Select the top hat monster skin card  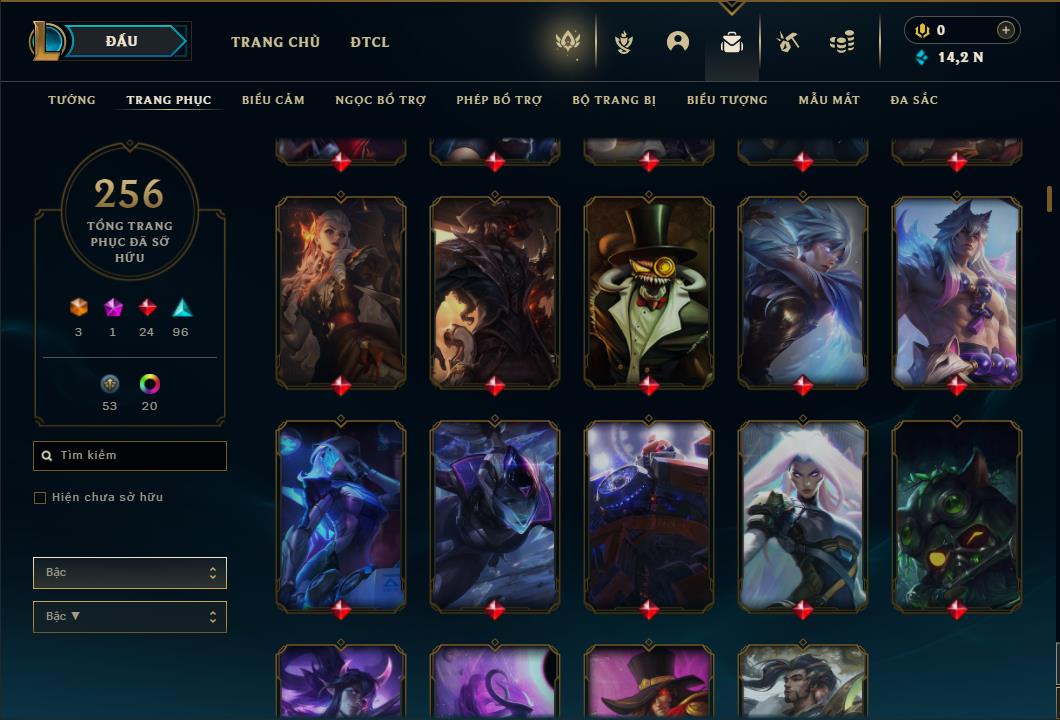649,290
